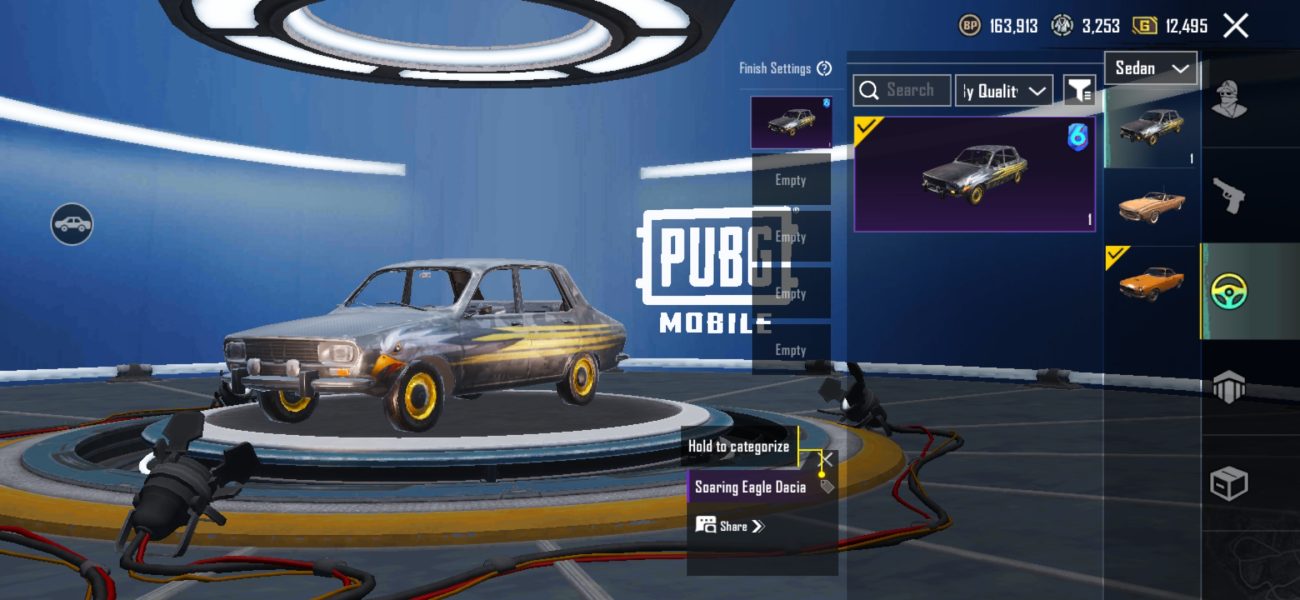Image resolution: width=1300 pixels, height=600 pixels.
Task: Select the equipped finish thumbnail slot
Action: (791, 122)
